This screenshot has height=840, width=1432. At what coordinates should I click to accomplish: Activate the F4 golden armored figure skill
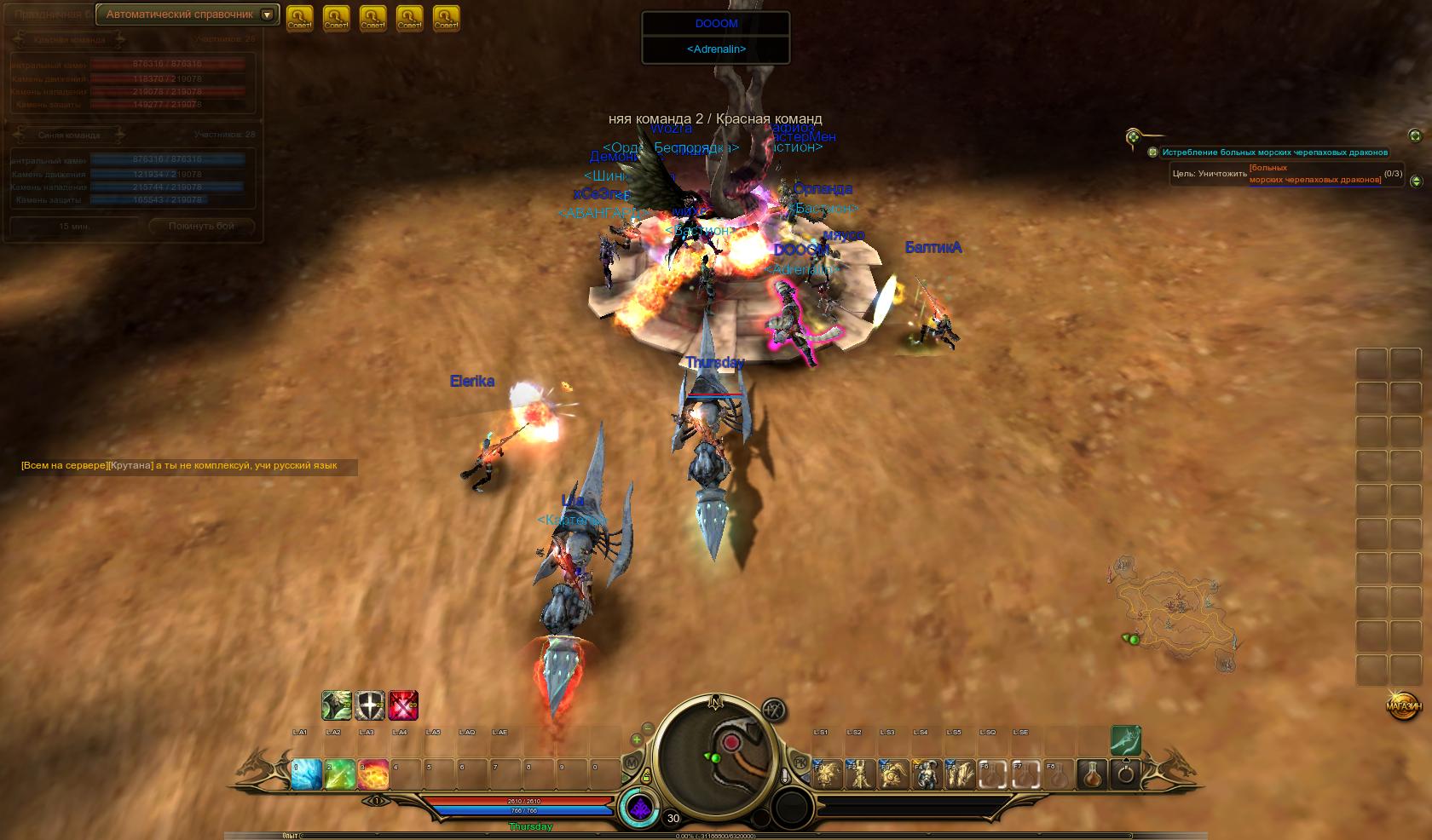tap(927, 774)
